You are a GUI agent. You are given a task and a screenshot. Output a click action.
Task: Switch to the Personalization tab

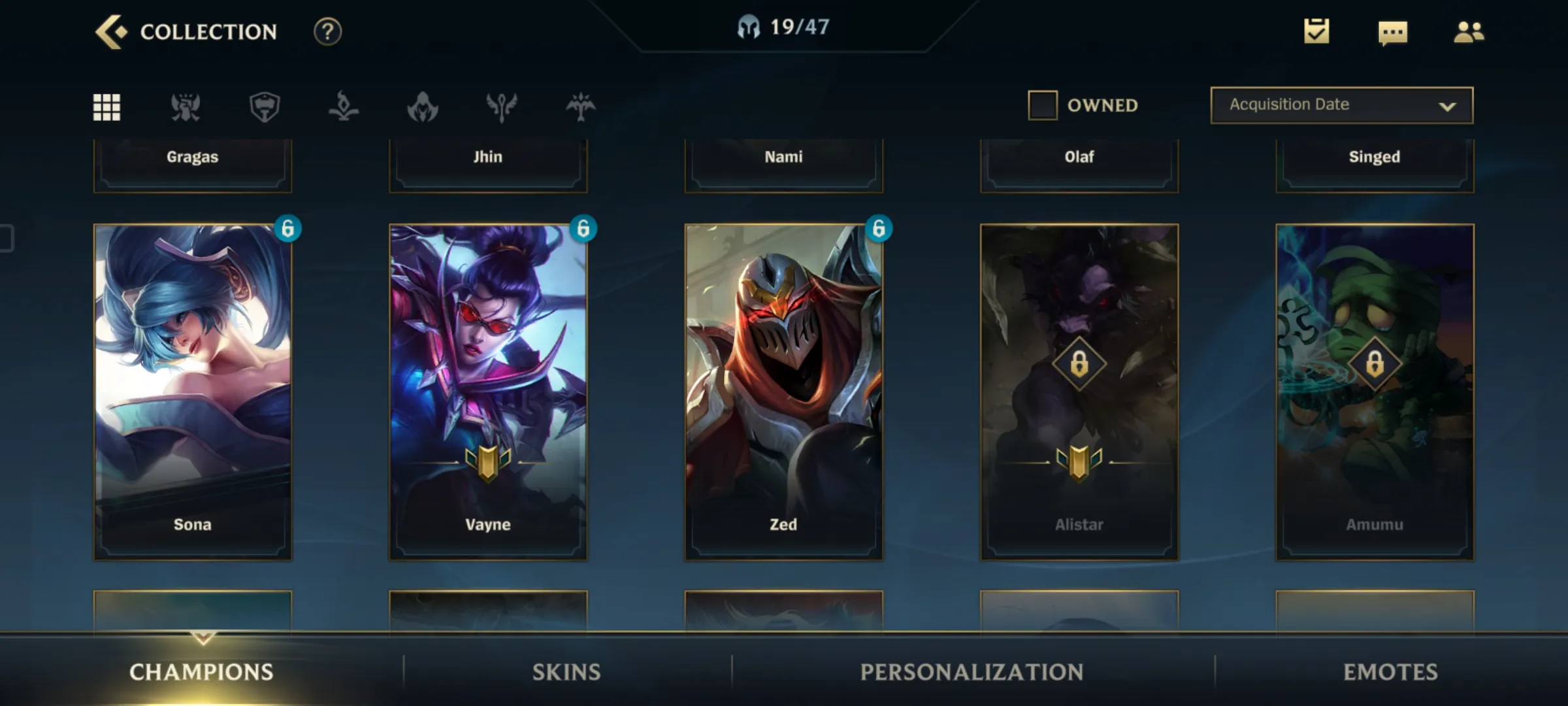click(972, 672)
